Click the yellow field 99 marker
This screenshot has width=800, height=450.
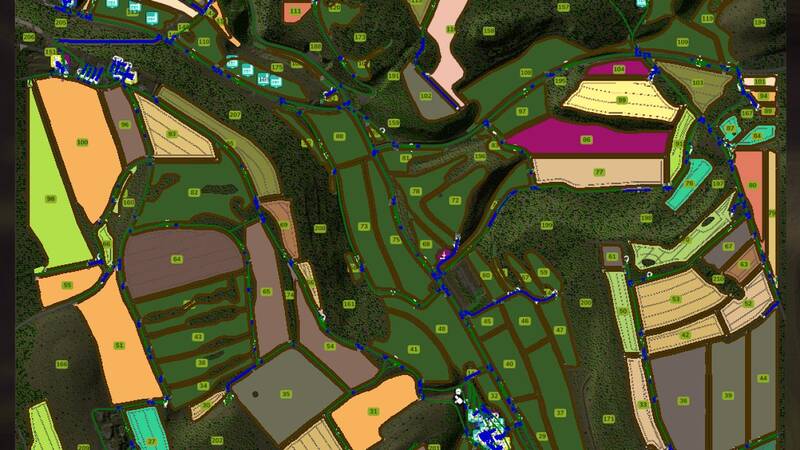pyautogui.click(x=621, y=100)
